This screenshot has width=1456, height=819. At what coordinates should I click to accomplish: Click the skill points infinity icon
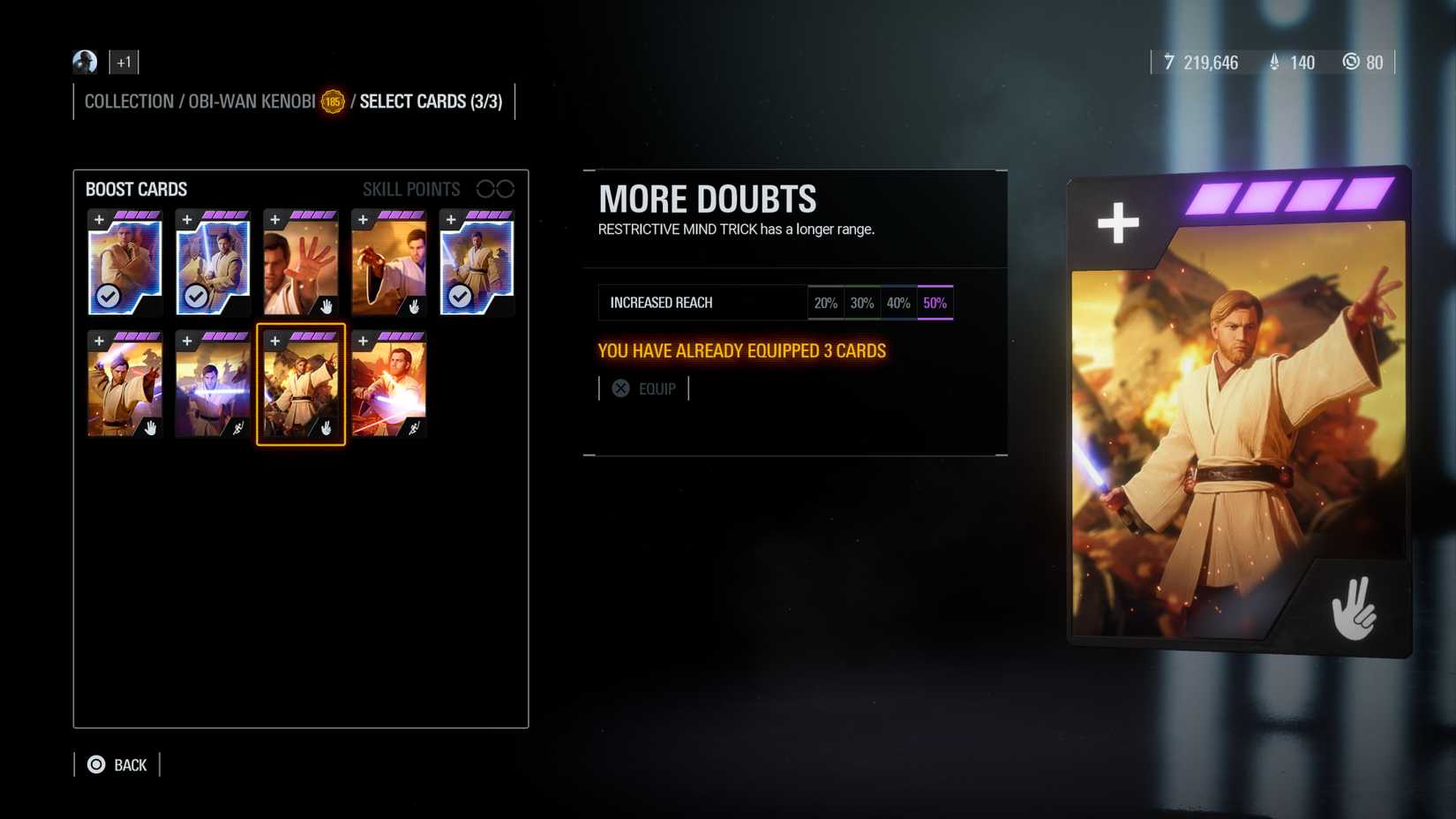(x=497, y=188)
